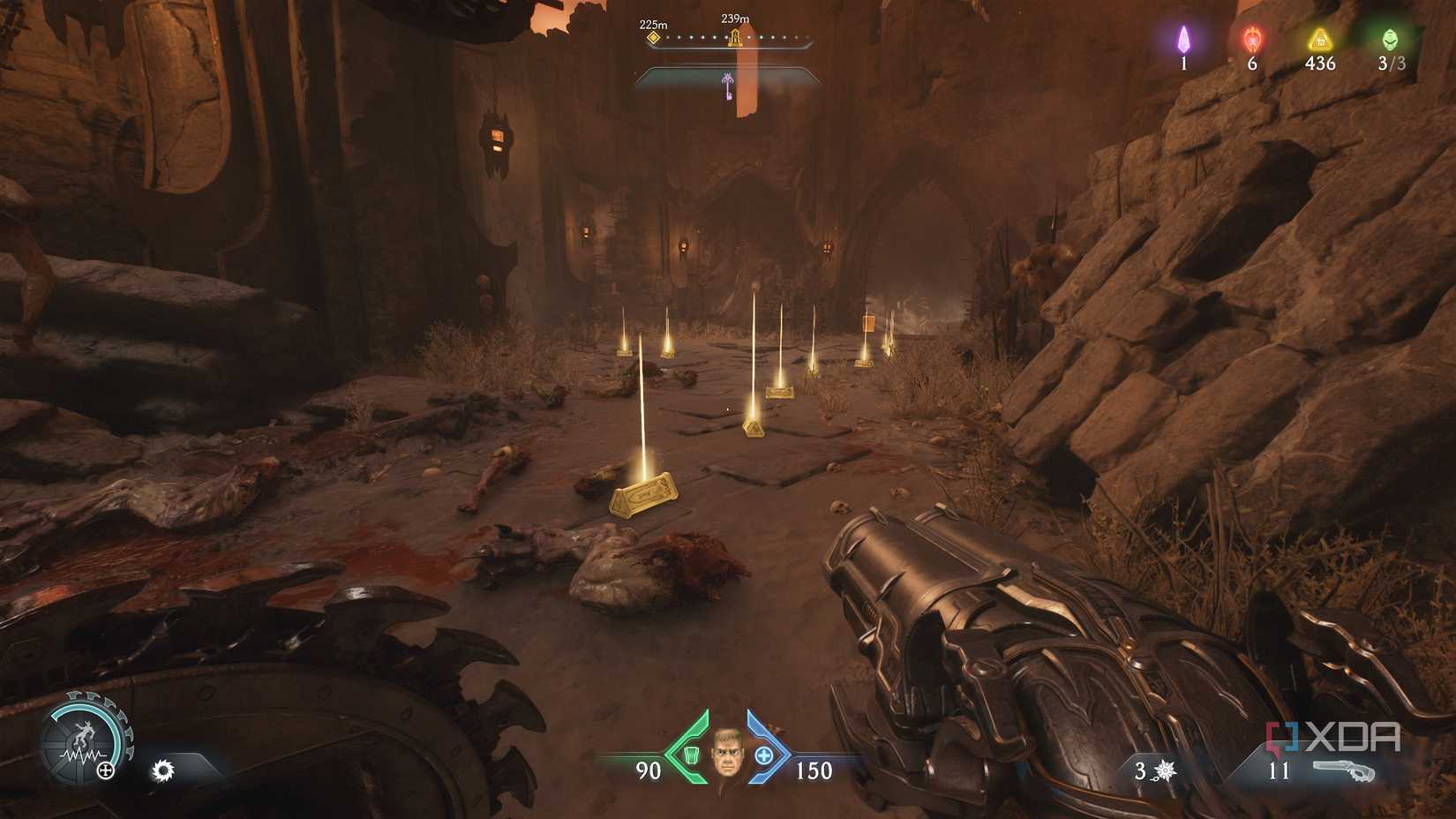Open the purple rune marker under the compass
The height and width of the screenshot is (819, 1456).
coord(726,81)
